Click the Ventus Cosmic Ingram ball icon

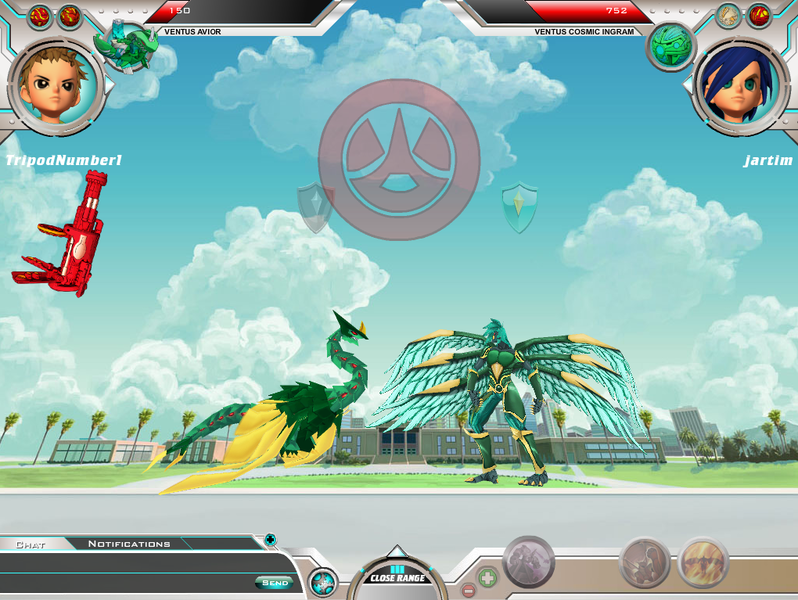[670, 46]
